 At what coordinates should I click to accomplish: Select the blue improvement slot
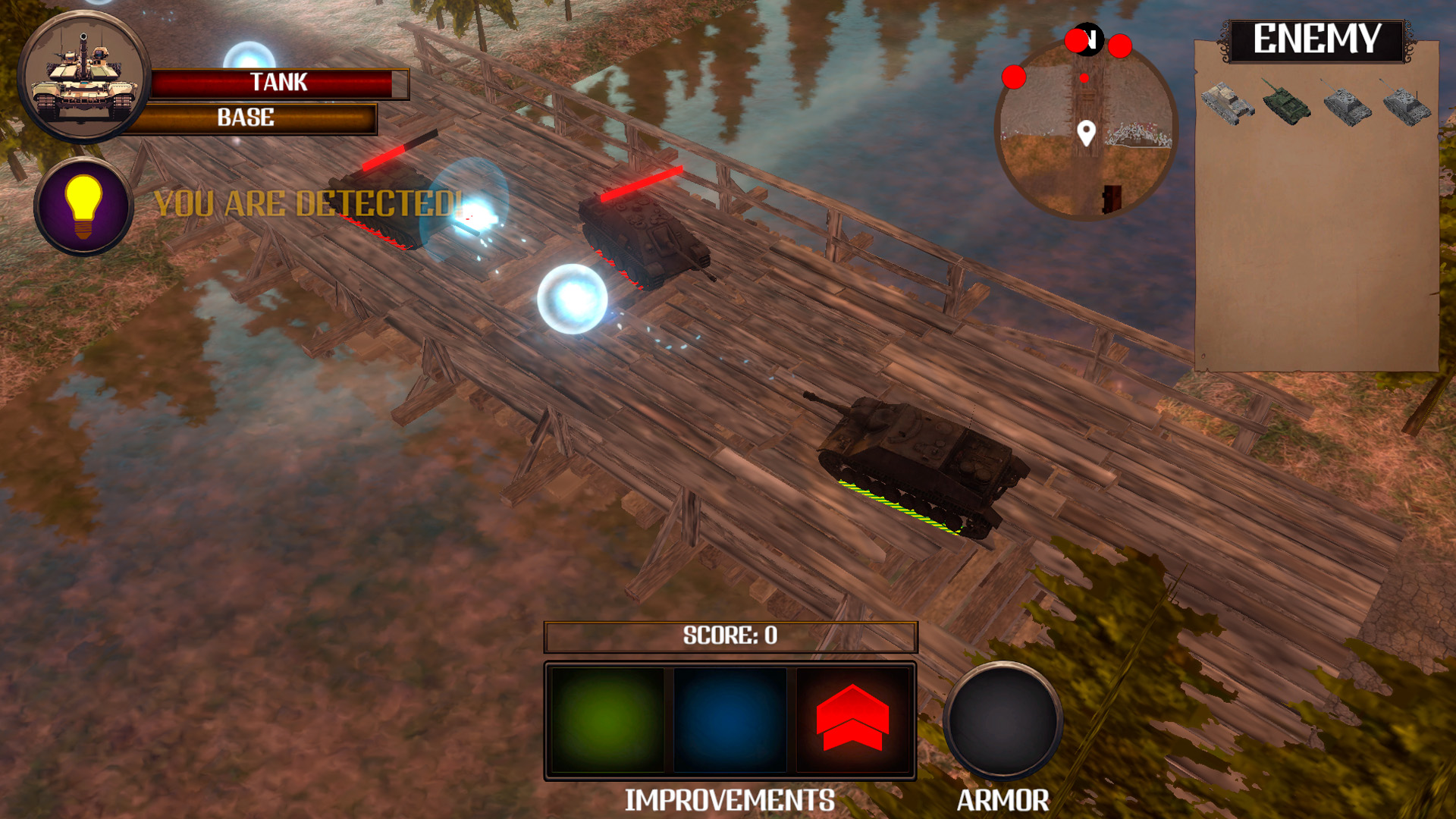pyautogui.click(x=730, y=720)
